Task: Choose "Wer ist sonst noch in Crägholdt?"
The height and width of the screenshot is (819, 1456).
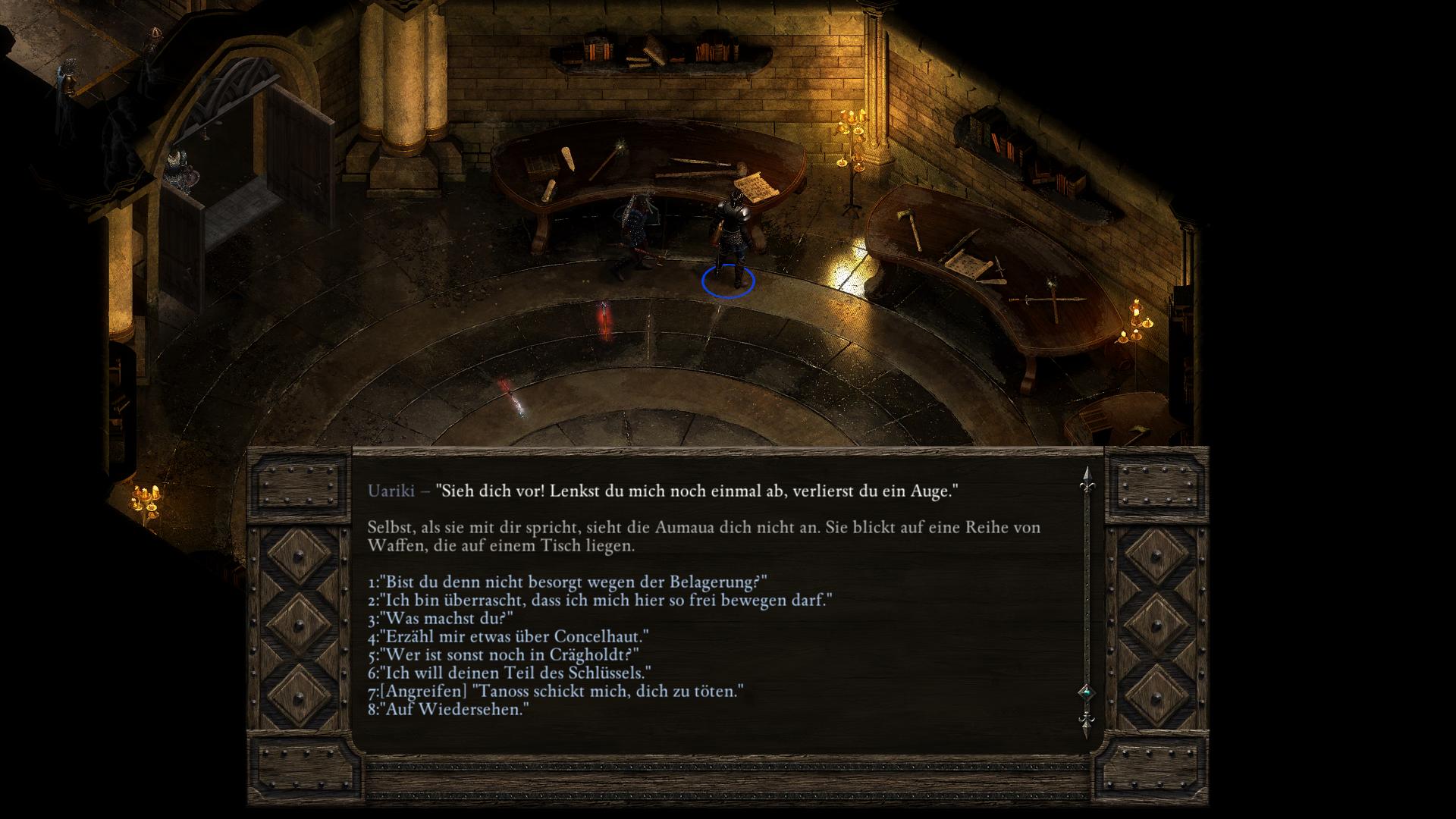Action: coord(503,655)
